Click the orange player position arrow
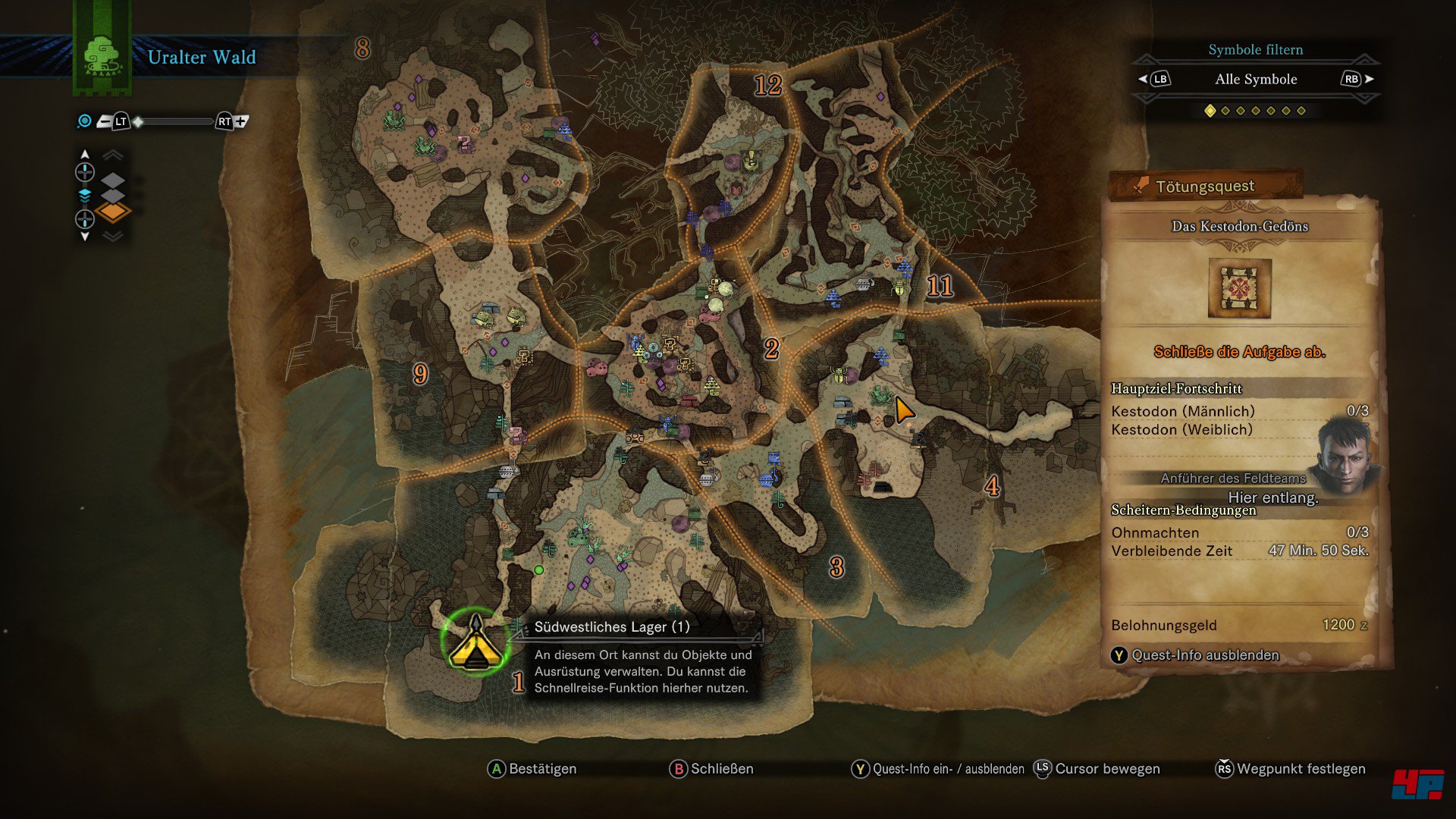The image size is (1456, 819). [x=903, y=410]
